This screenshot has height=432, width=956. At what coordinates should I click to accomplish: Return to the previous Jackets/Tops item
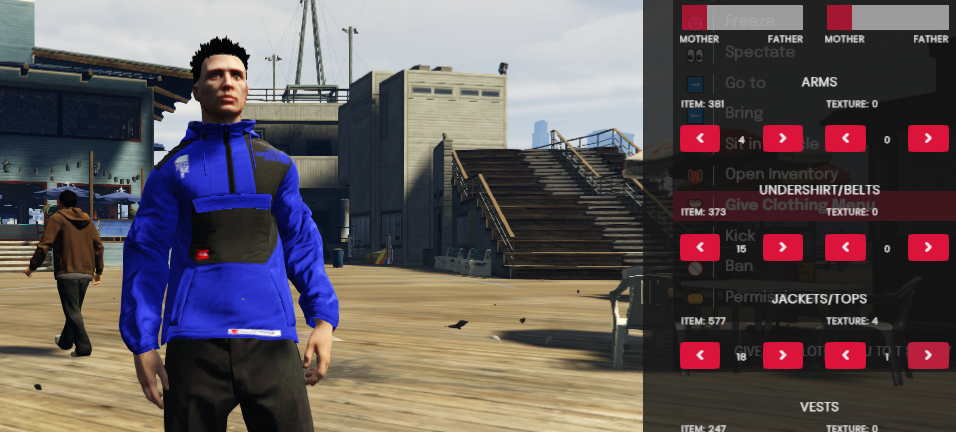tap(700, 355)
